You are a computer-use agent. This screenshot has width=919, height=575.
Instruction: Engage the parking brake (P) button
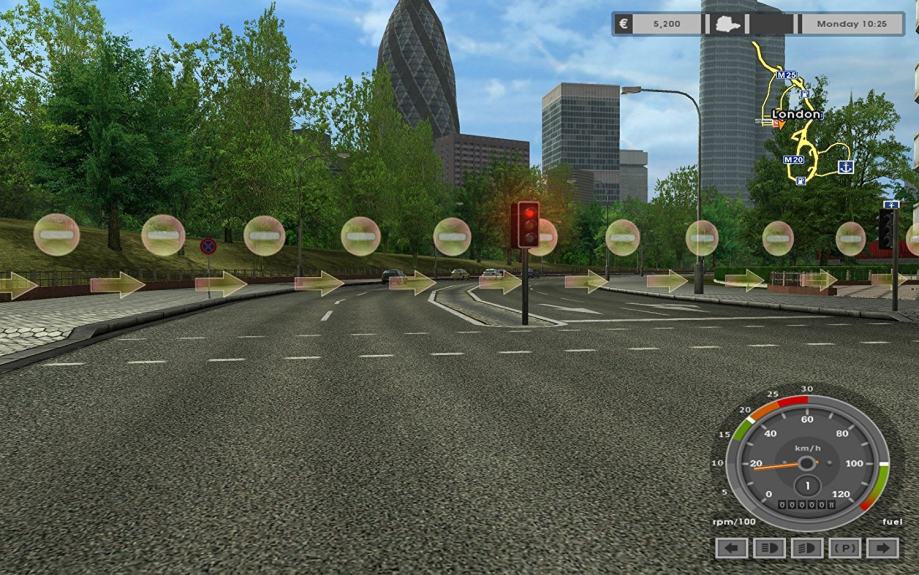(x=845, y=548)
